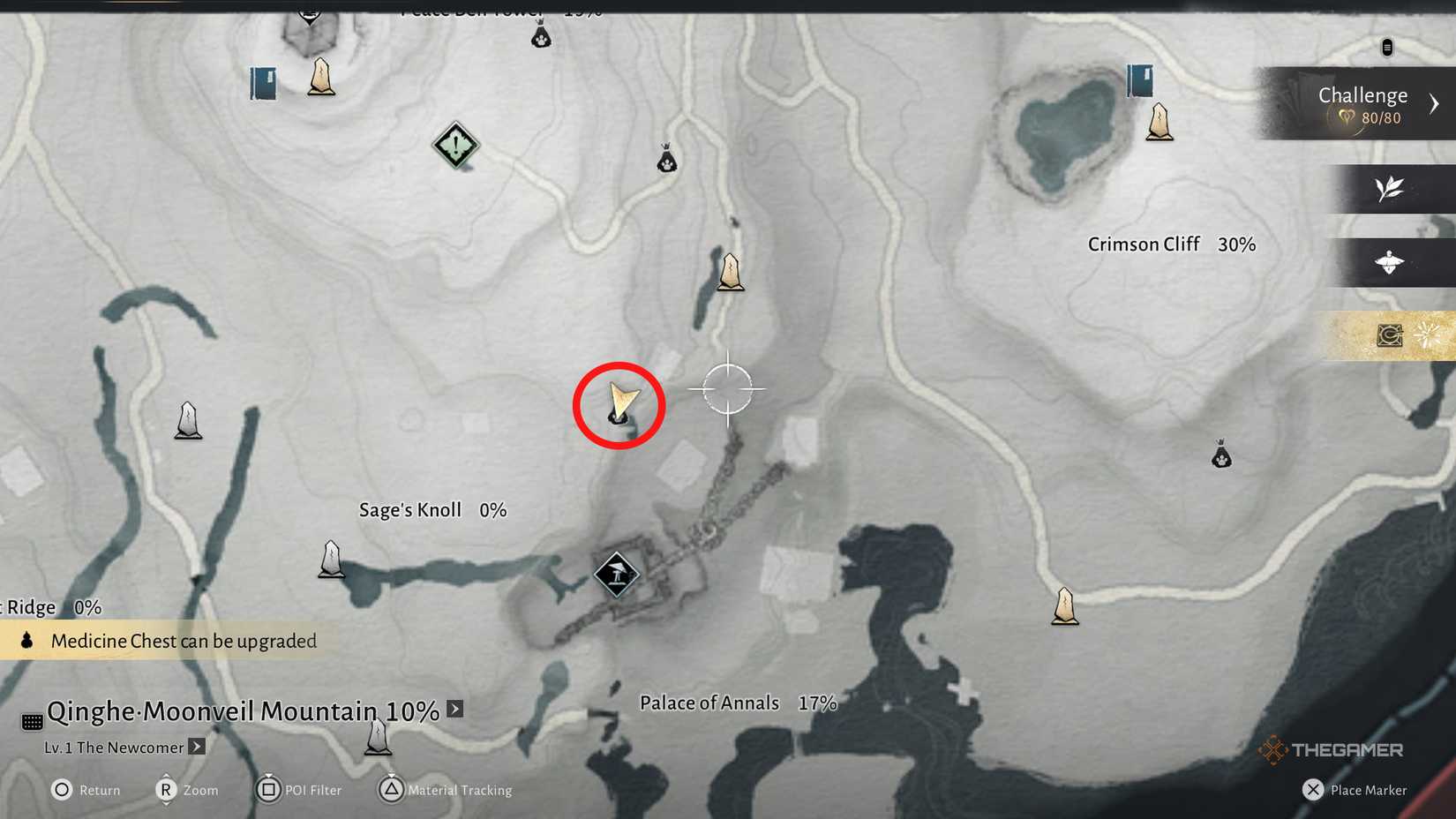Select the tea leaf icon in right sidebar
This screenshot has width=1456, height=819.
click(1387, 189)
